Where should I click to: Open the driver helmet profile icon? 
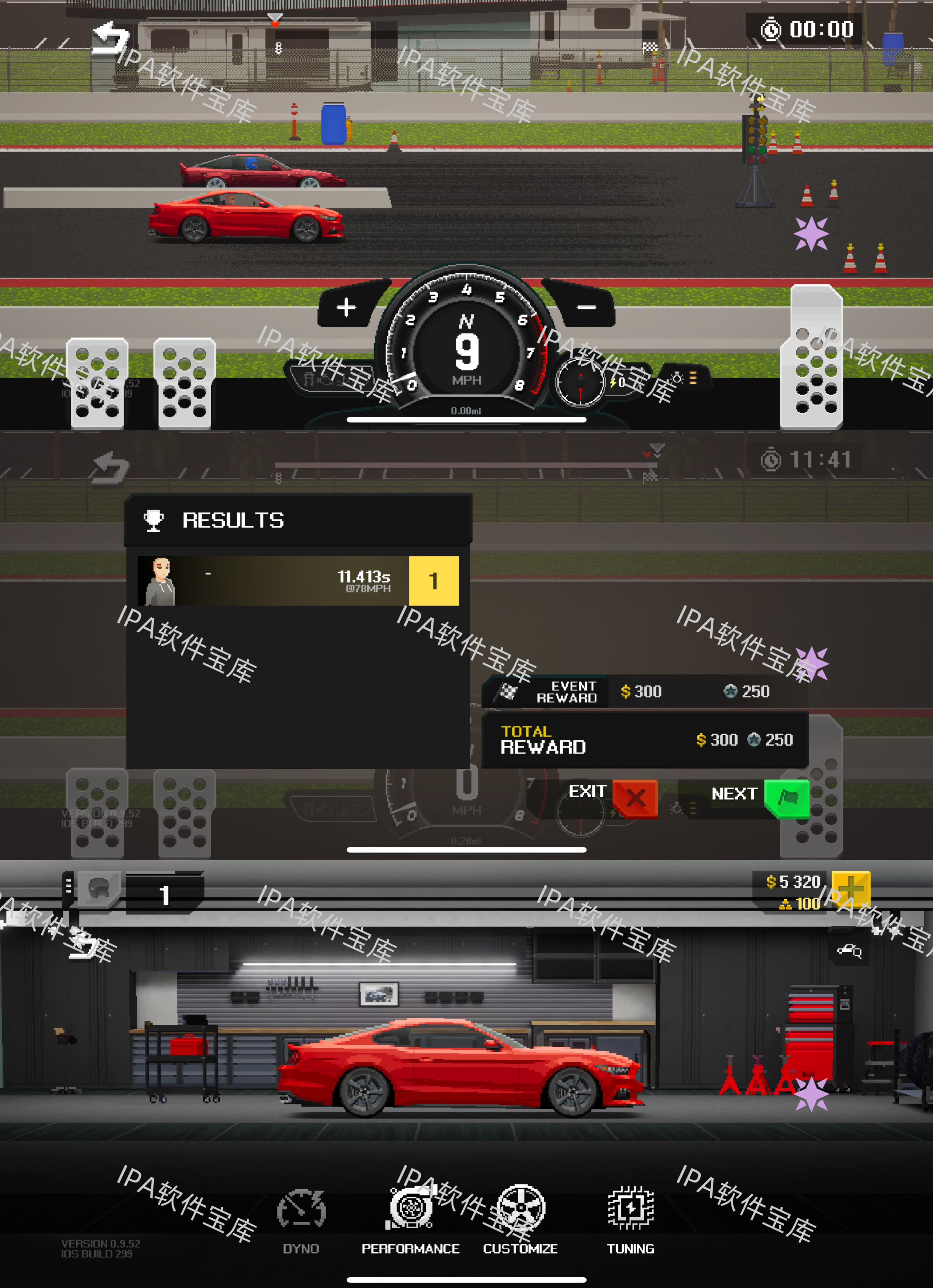click(100, 889)
